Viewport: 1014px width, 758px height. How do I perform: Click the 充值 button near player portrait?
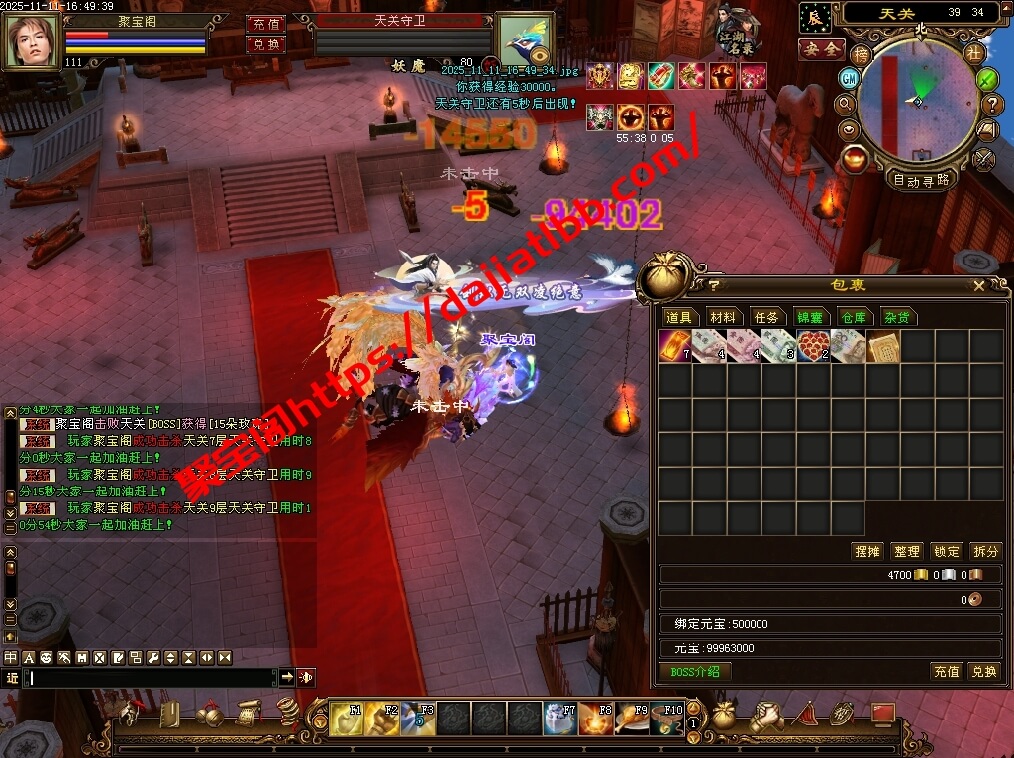265,23
